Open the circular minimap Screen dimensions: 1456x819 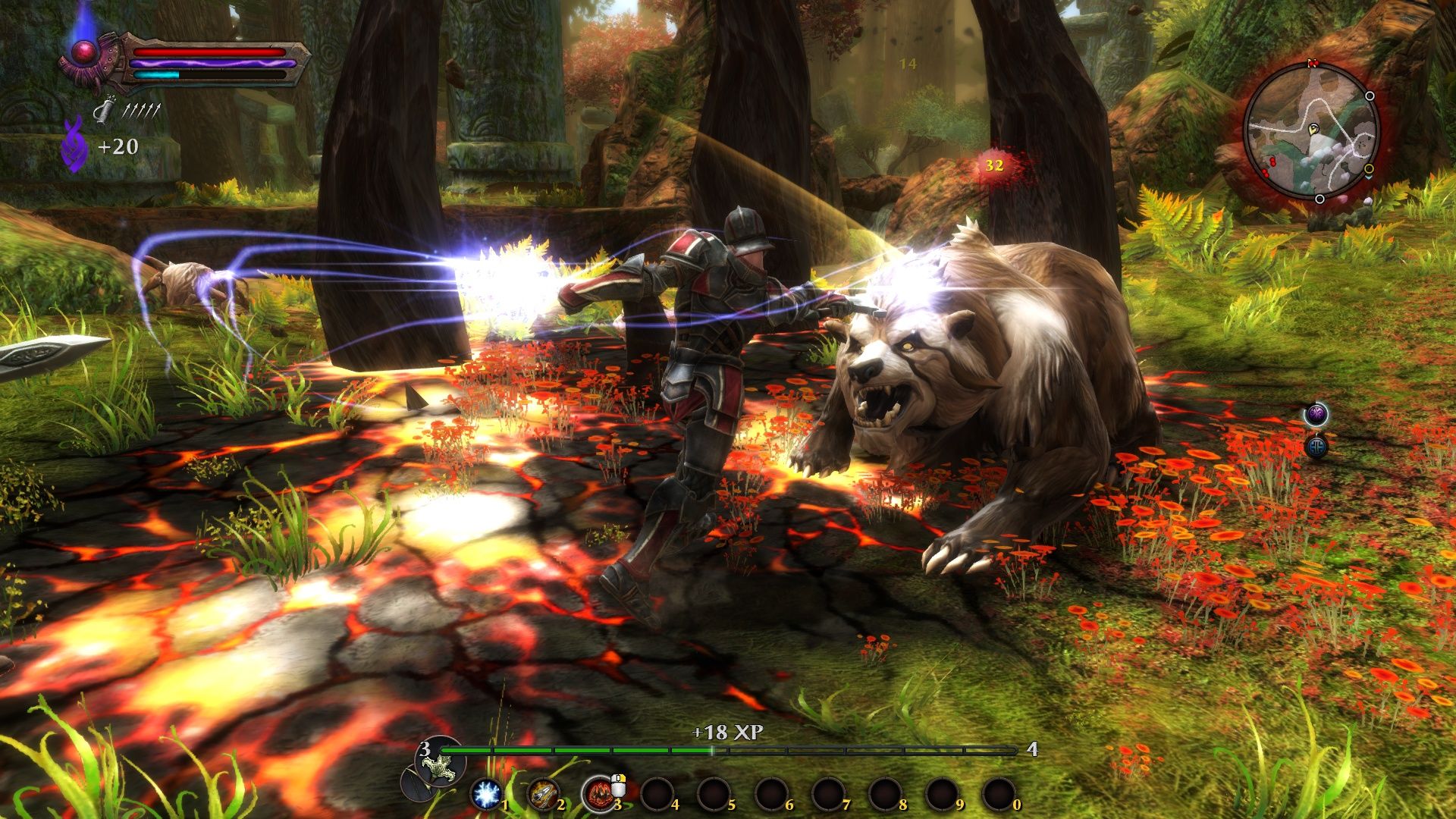(x=1310, y=133)
